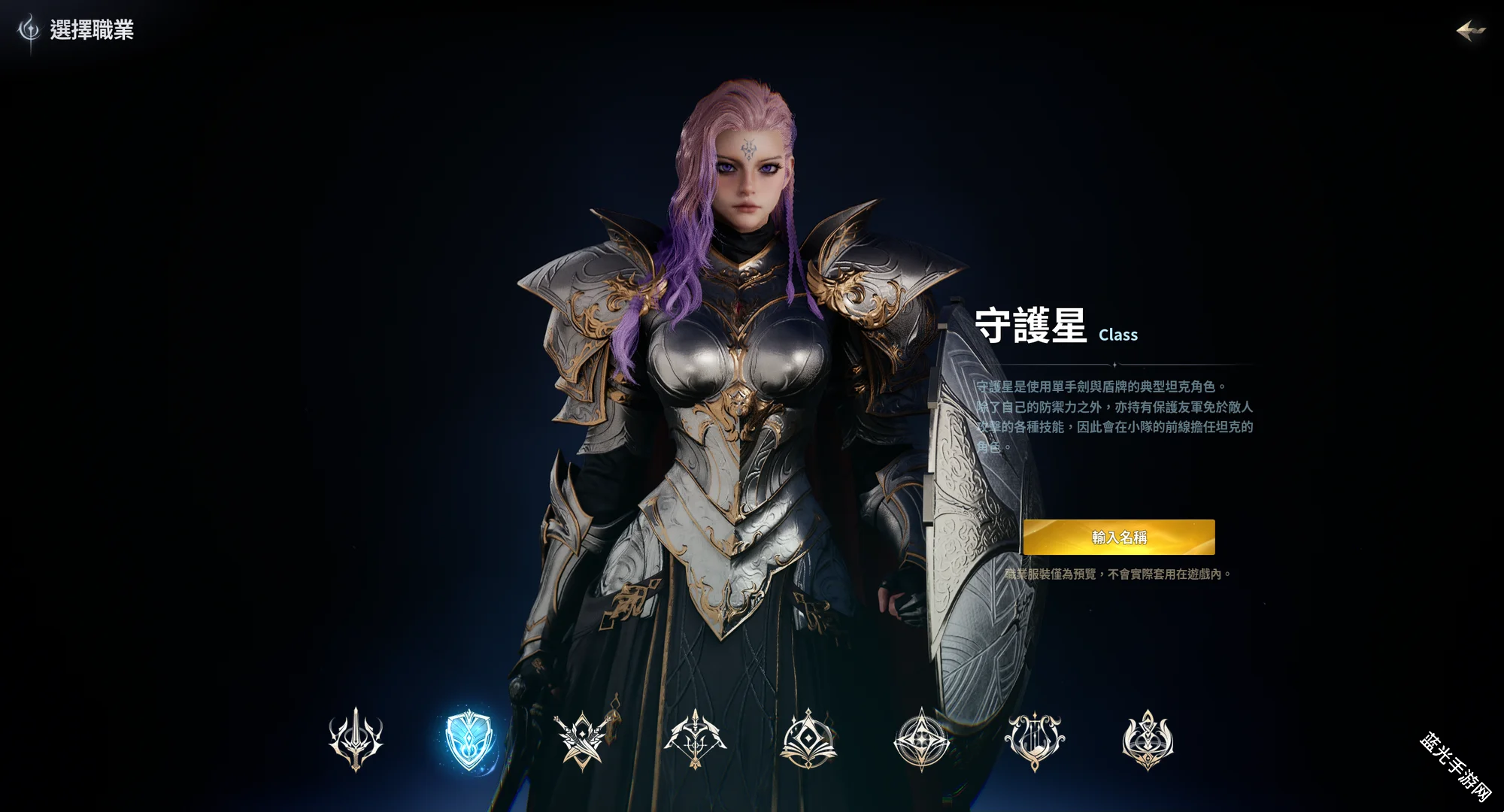Choose the last class icon in the row
This screenshot has height=812, width=1504.
pos(1148,740)
